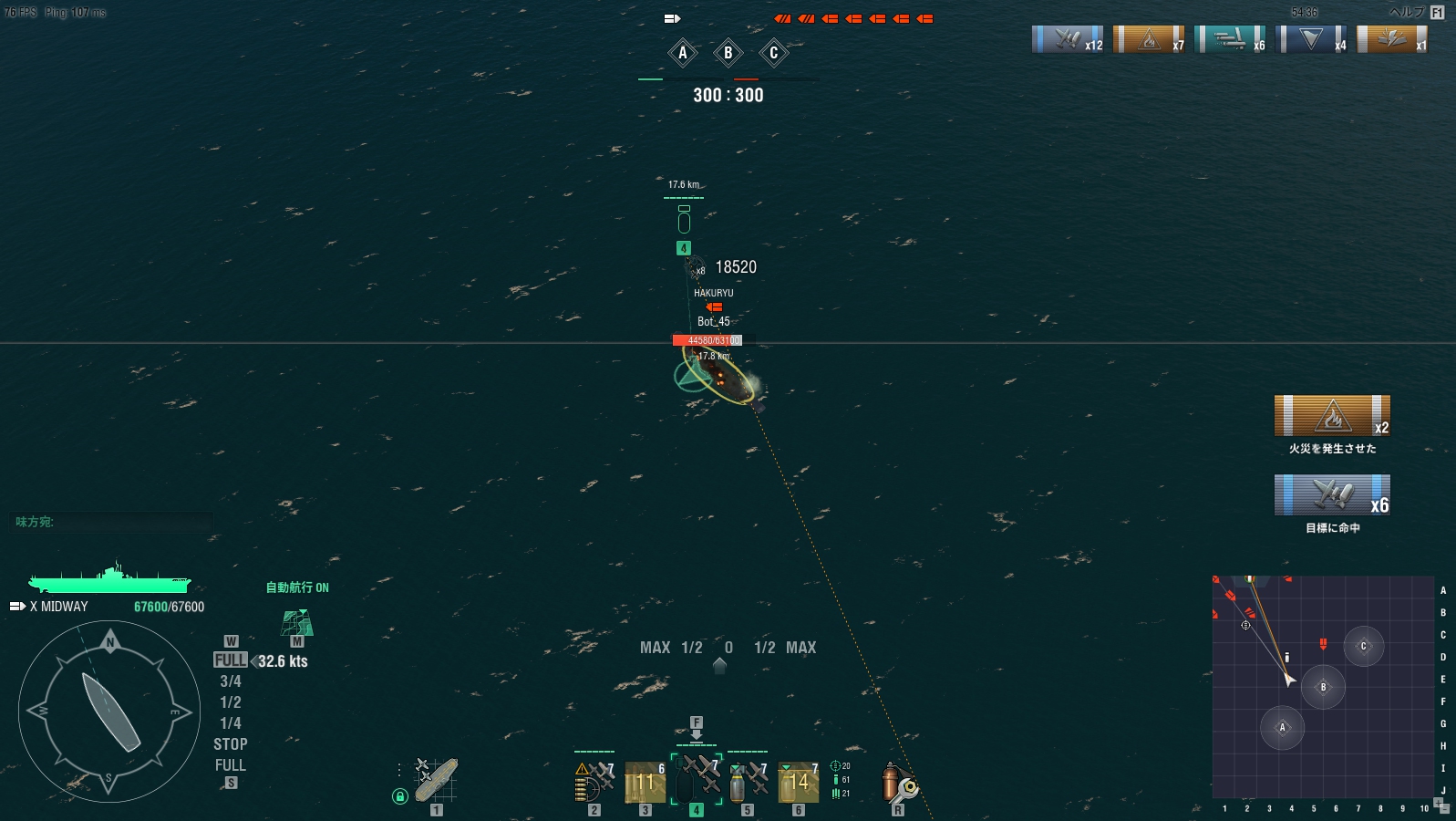Select the dive bomber slot showing 14

pyautogui.click(x=798, y=782)
